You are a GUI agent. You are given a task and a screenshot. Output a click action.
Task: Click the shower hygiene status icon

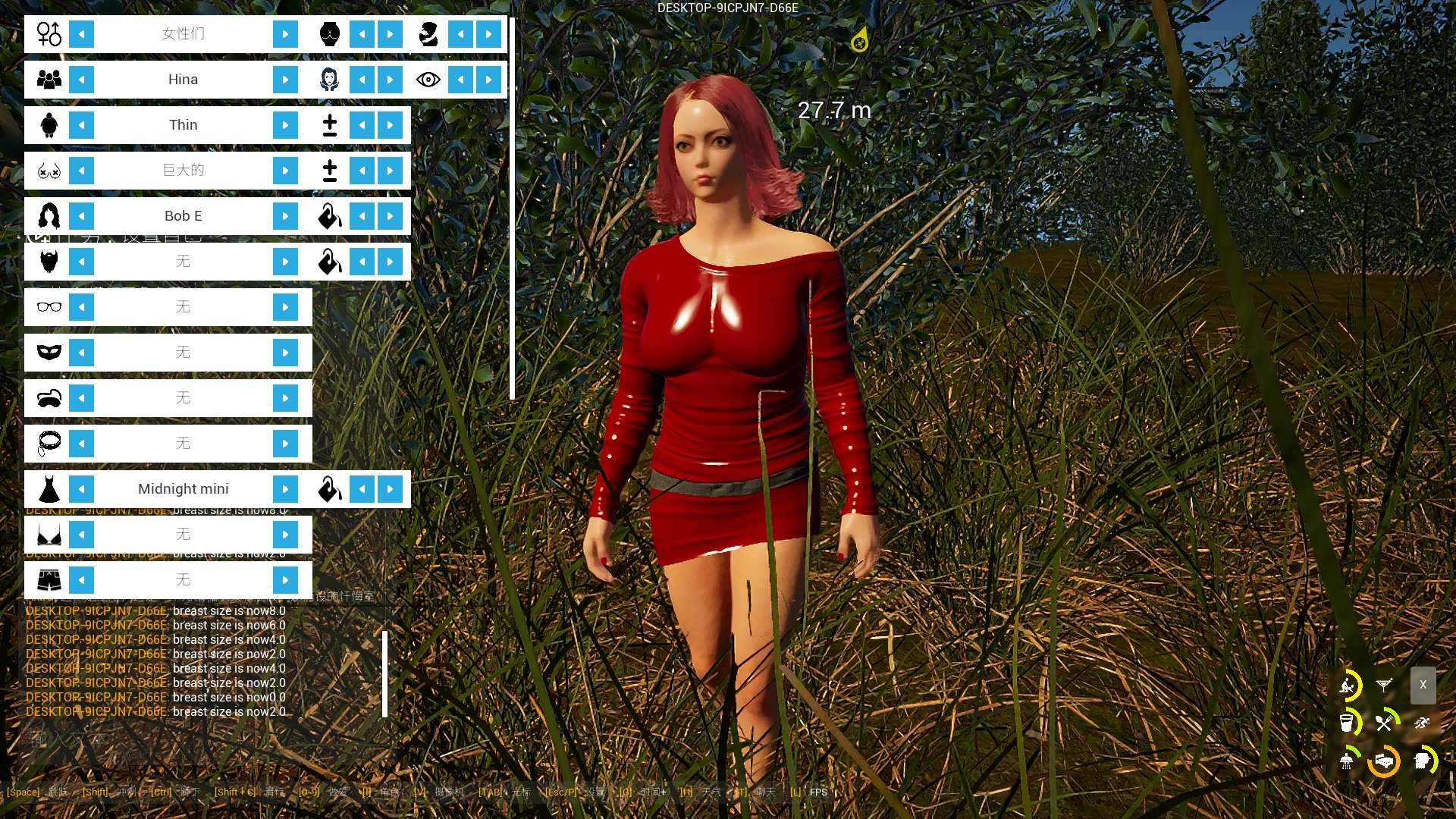click(1348, 761)
